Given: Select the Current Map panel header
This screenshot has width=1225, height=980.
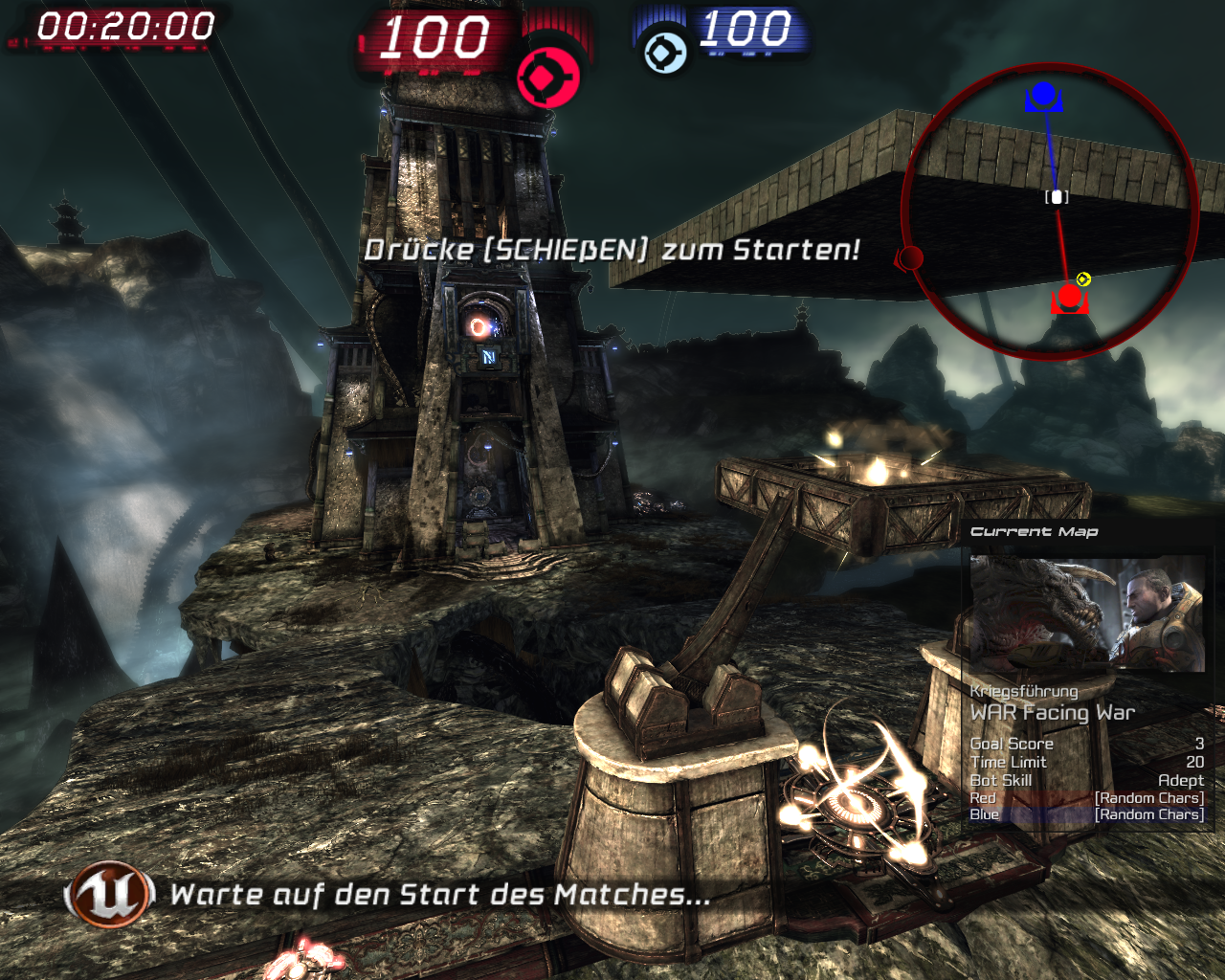Looking at the screenshot, I should click(1035, 531).
